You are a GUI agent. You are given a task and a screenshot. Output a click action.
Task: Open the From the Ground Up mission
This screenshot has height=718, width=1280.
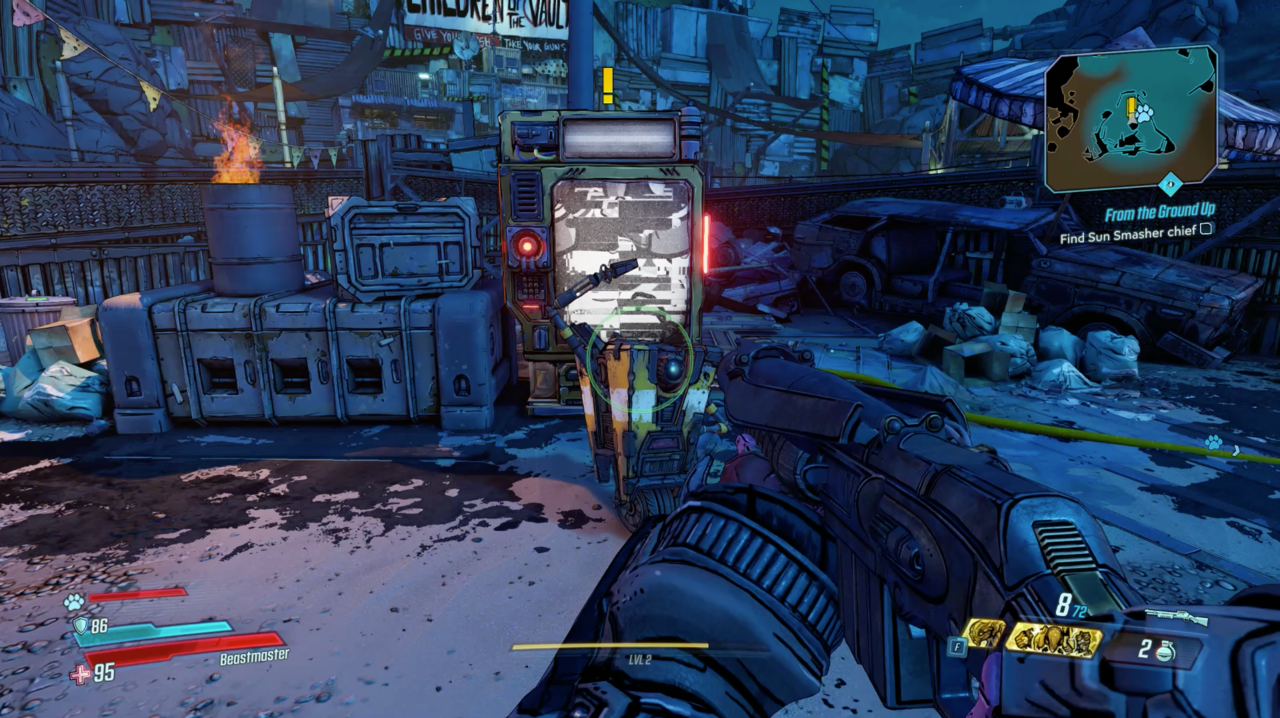click(1158, 212)
